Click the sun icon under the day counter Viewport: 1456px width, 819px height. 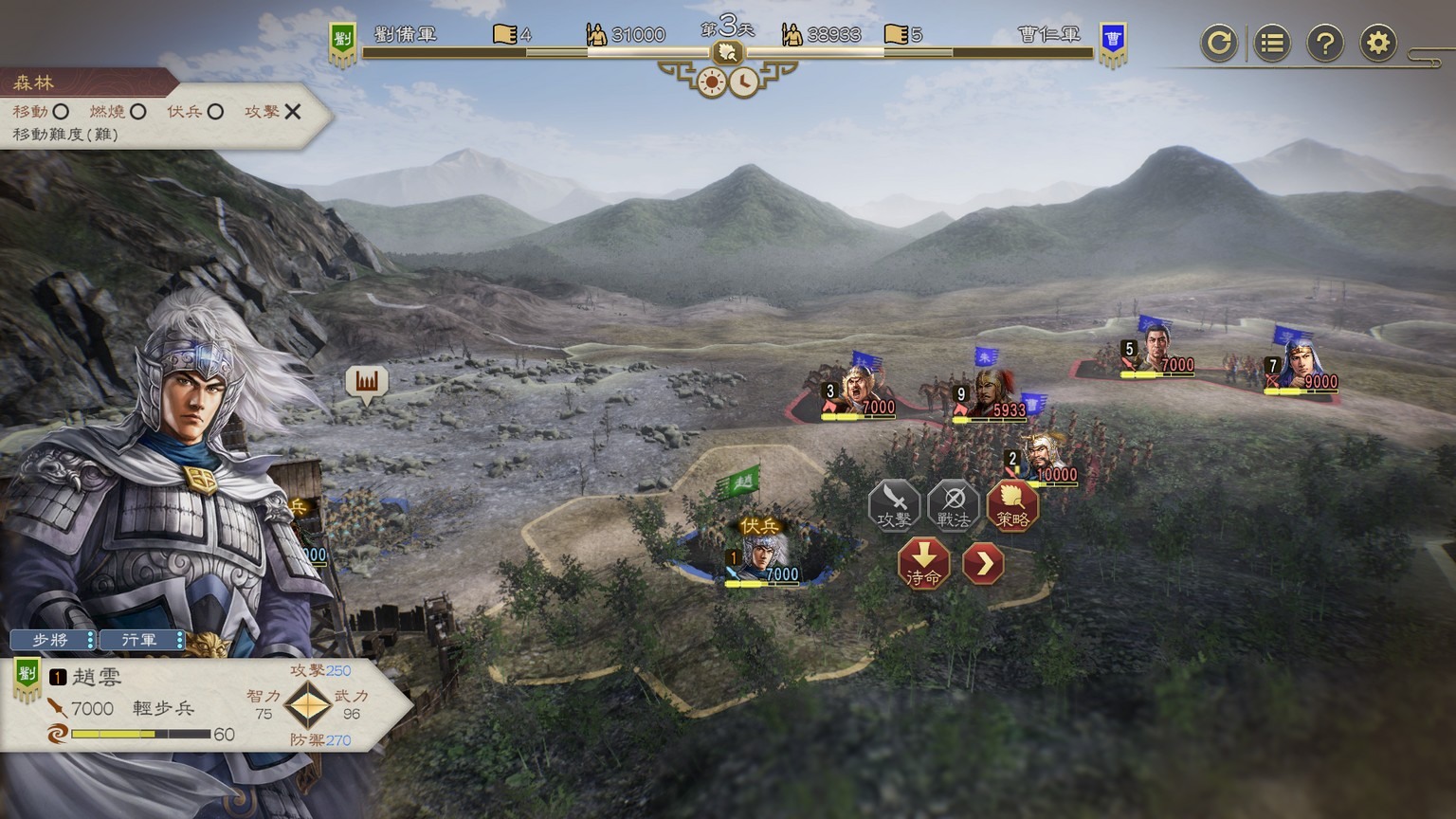pyautogui.click(x=711, y=82)
